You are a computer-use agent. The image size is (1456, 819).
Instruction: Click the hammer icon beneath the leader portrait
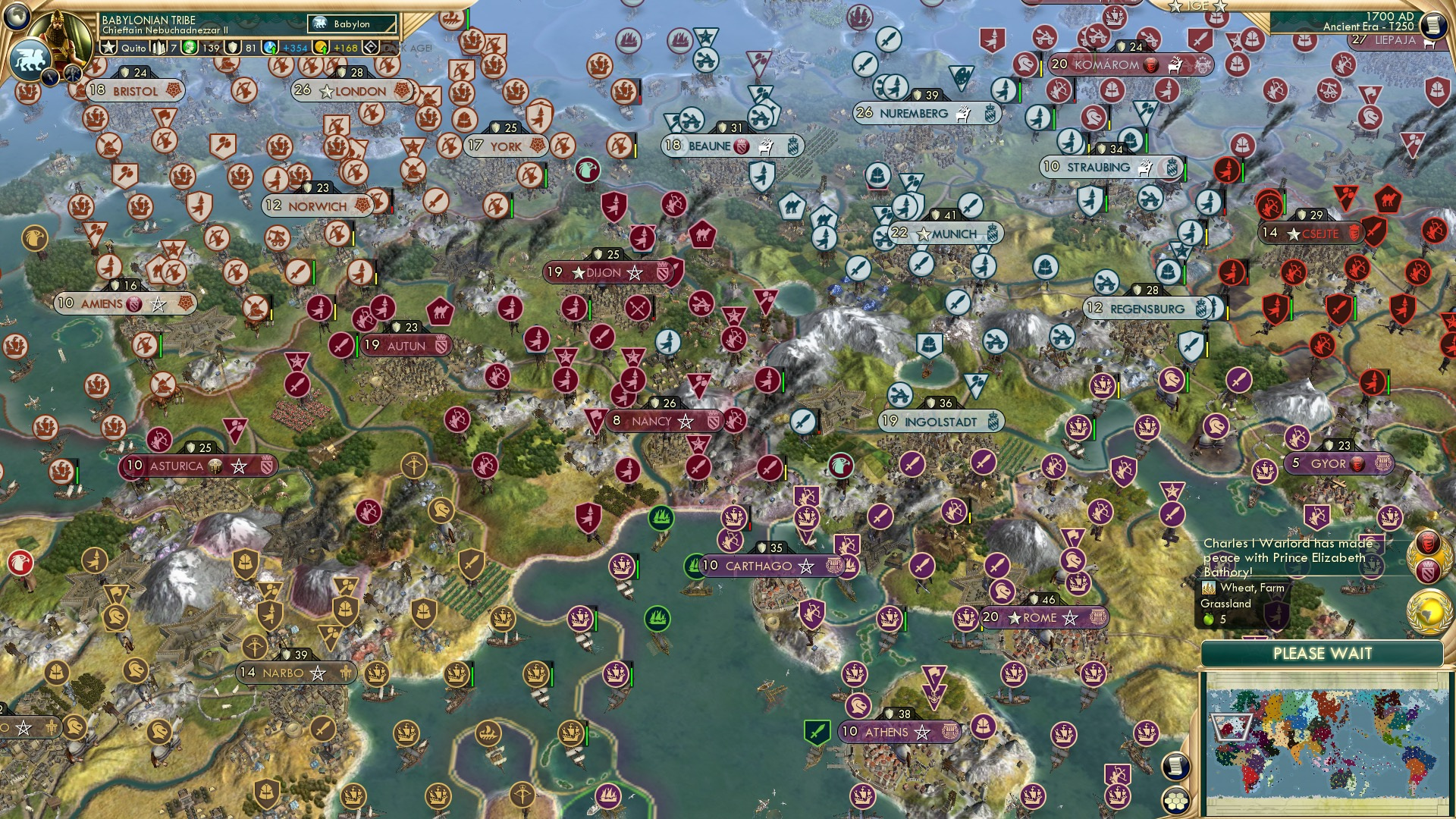tap(73, 74)
